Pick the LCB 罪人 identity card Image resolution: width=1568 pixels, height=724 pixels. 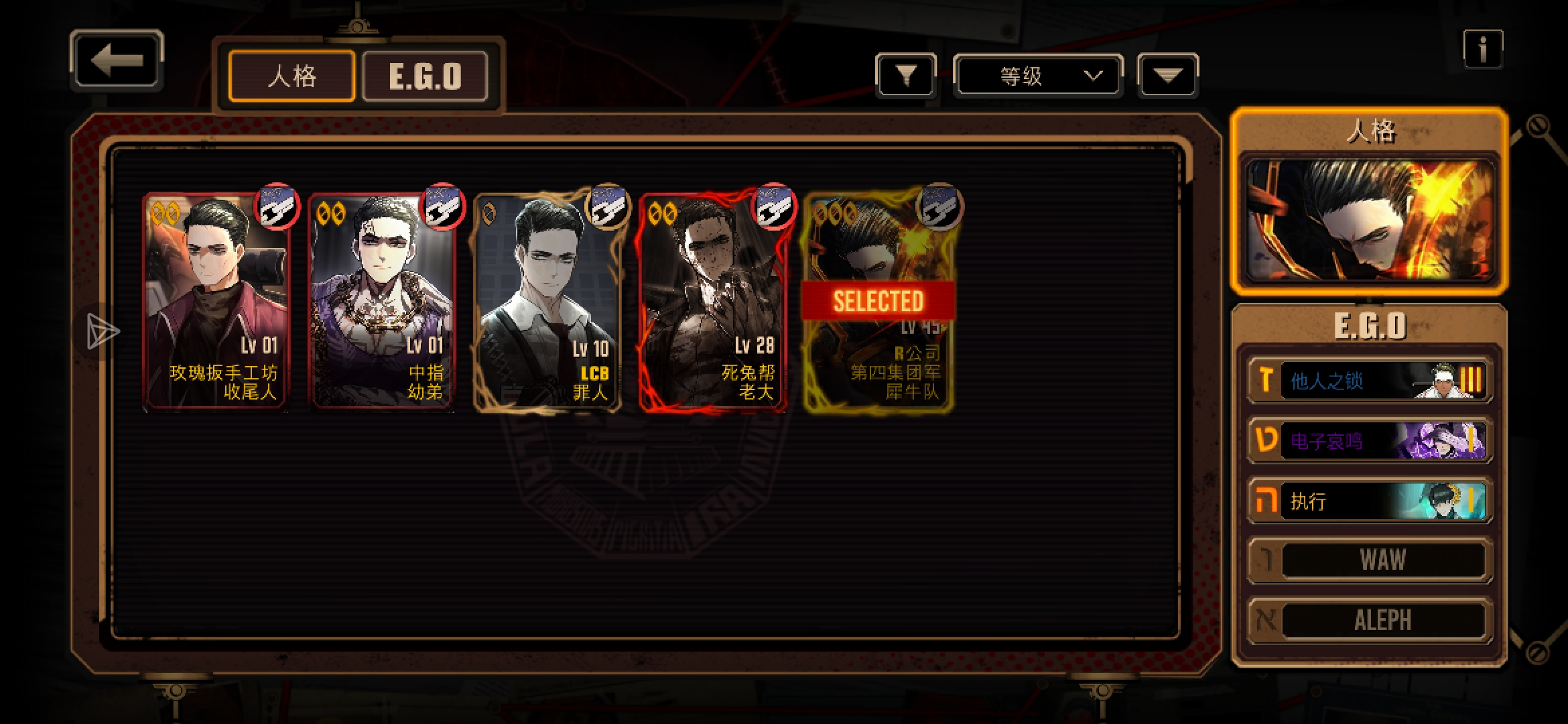pyautogui.click(x=547, y=302)
